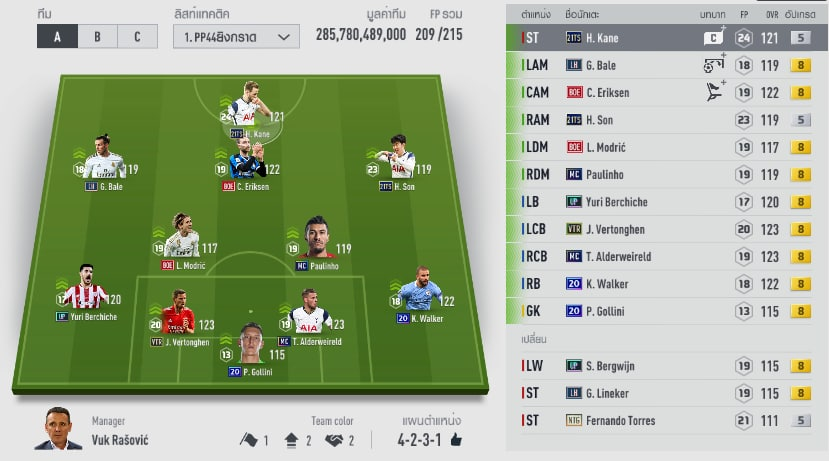
Task: Select team tab A
Action: point(57,37)
